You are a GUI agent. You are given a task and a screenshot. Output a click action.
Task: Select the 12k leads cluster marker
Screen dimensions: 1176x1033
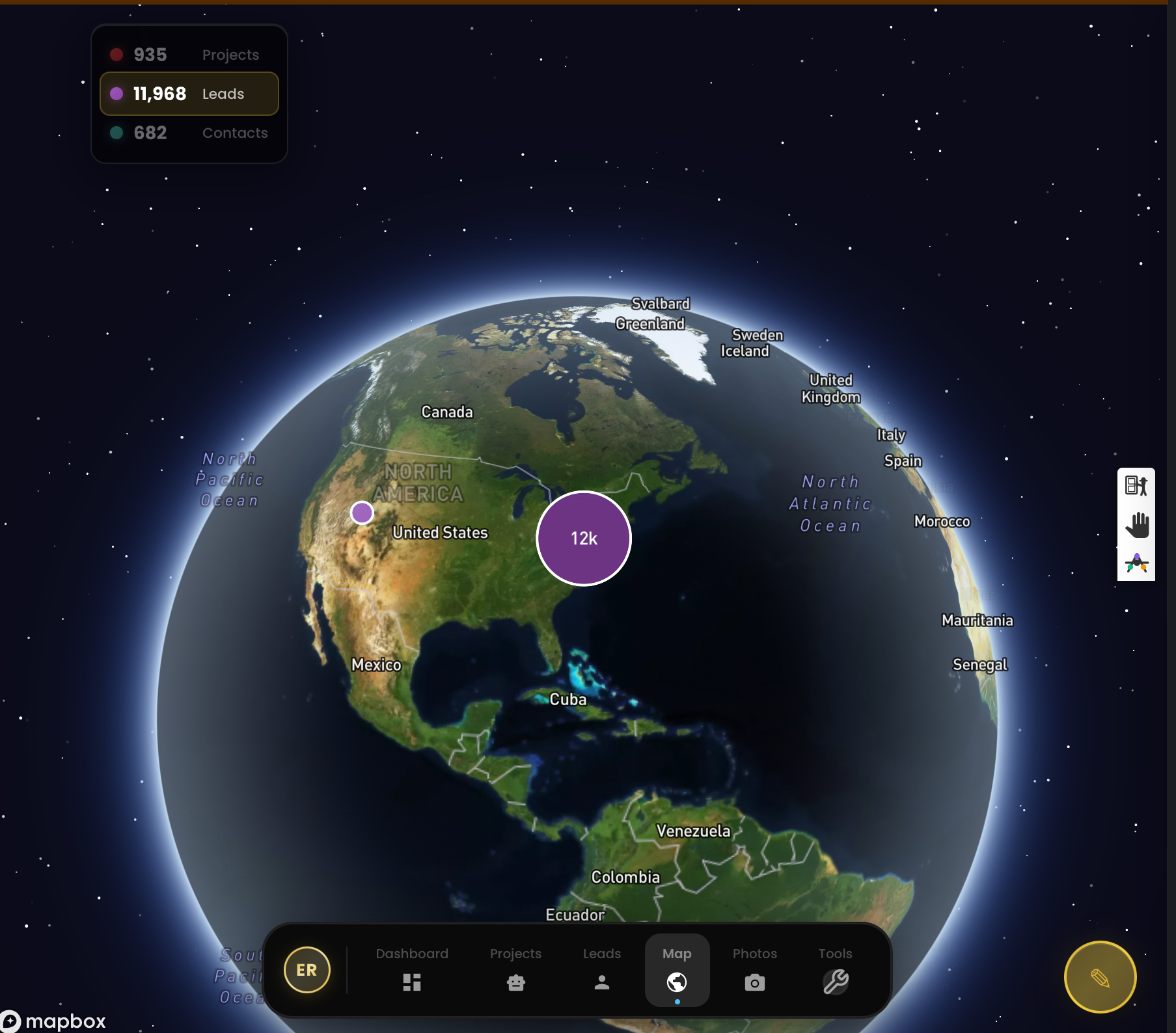point(582,538)
